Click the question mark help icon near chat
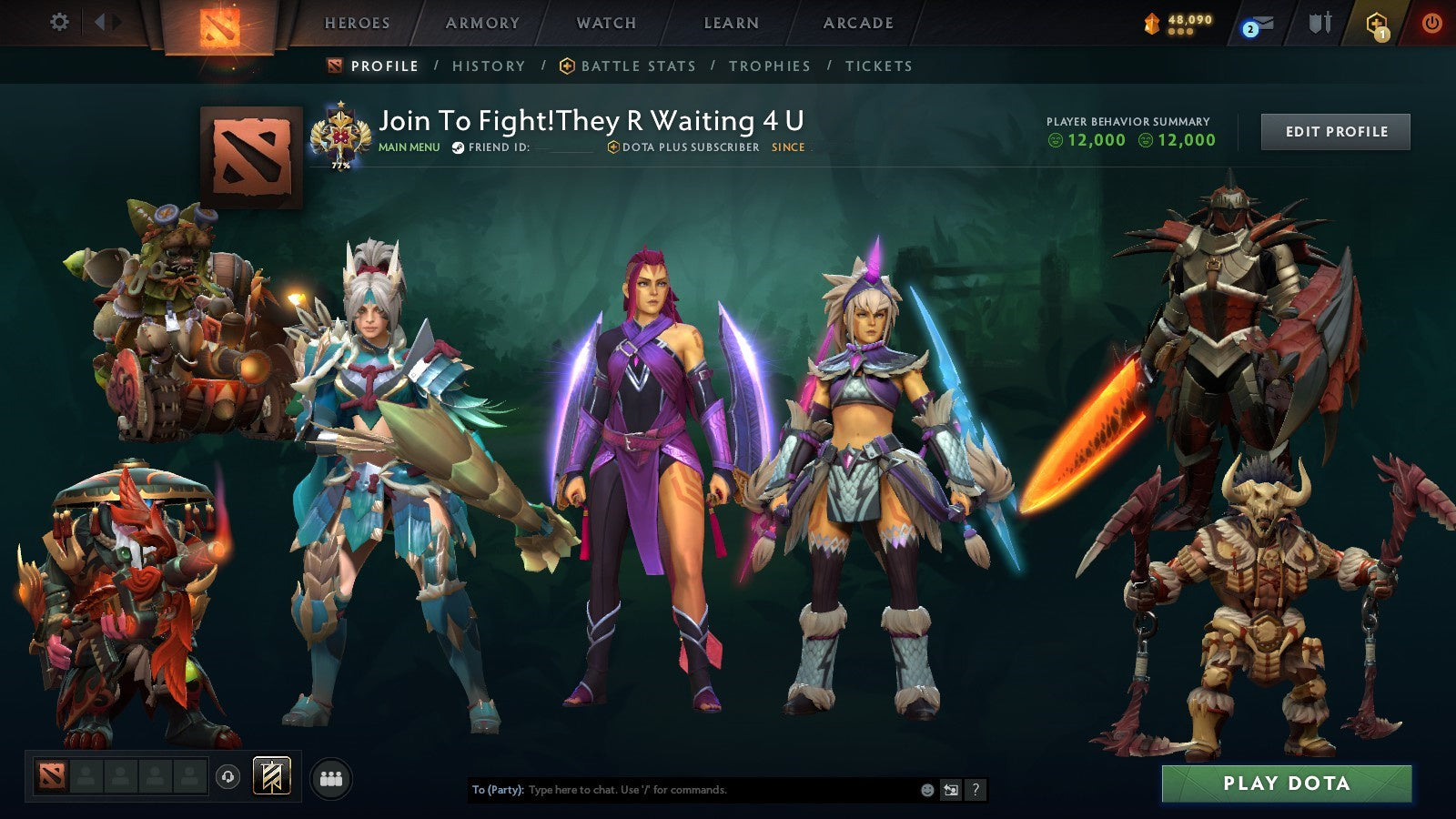The height and width of the screenshot is (819, 1456). tap(975, 790)
